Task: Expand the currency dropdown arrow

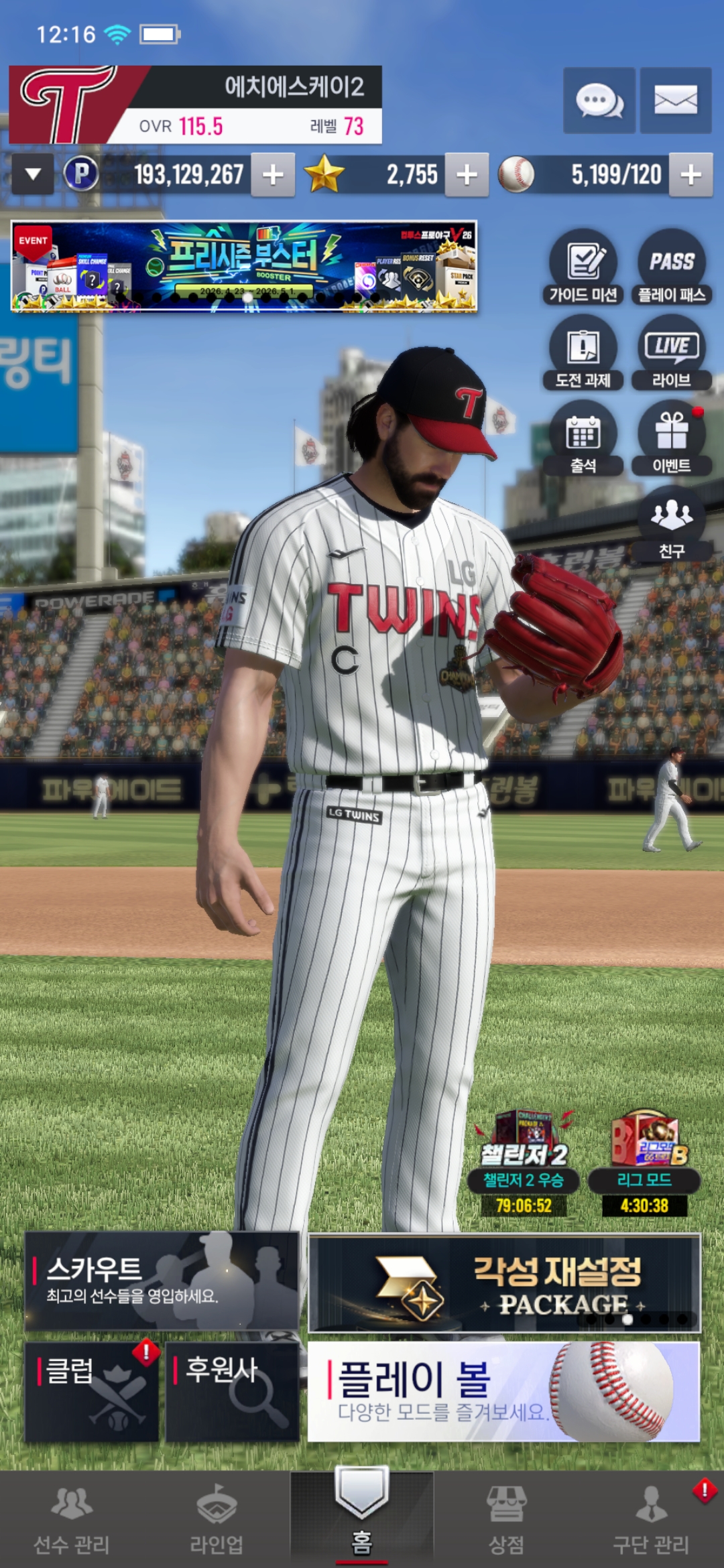Action: click(33, 175)
